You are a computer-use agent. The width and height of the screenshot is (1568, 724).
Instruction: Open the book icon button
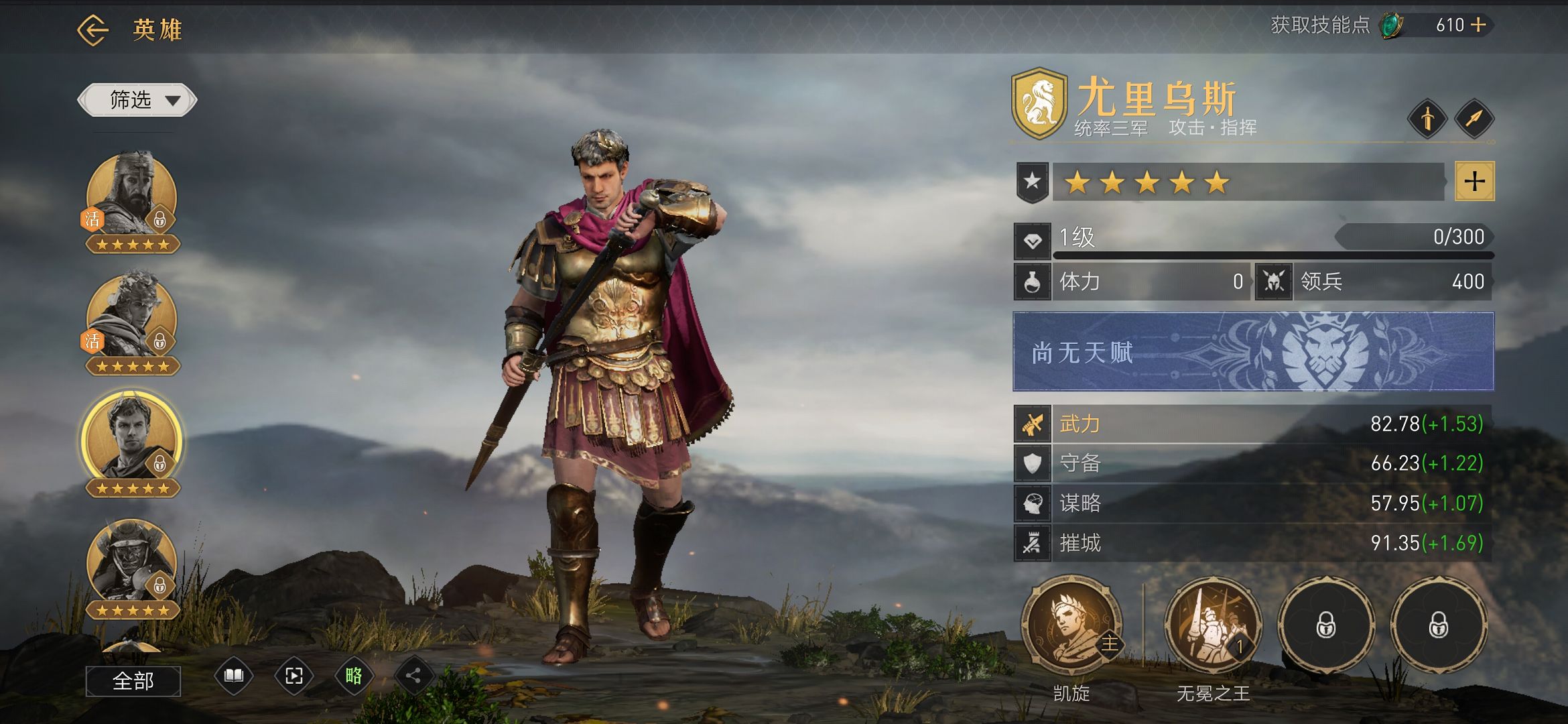click(x=233, y=676)
